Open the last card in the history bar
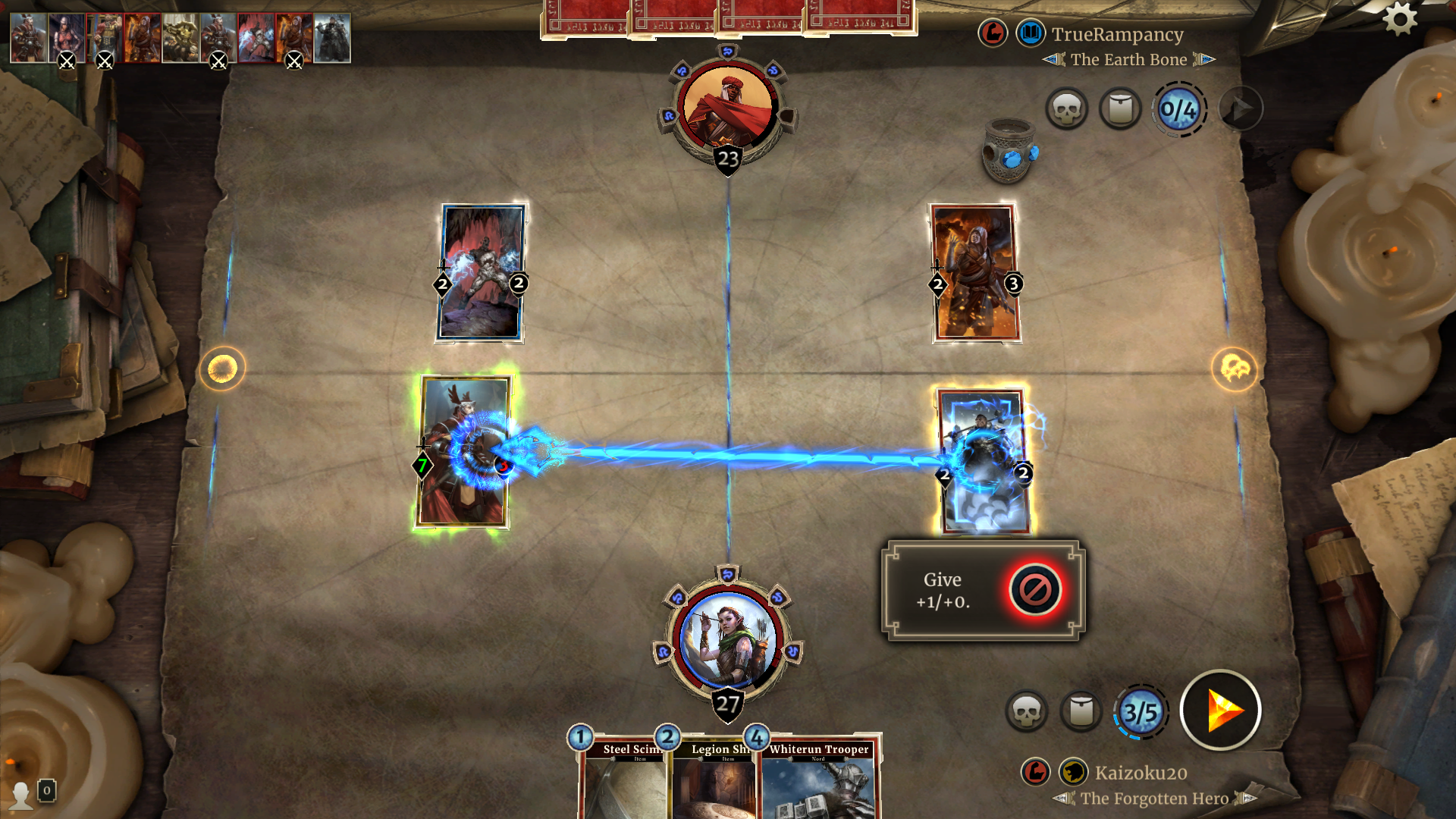 click(x=332, y=38)
